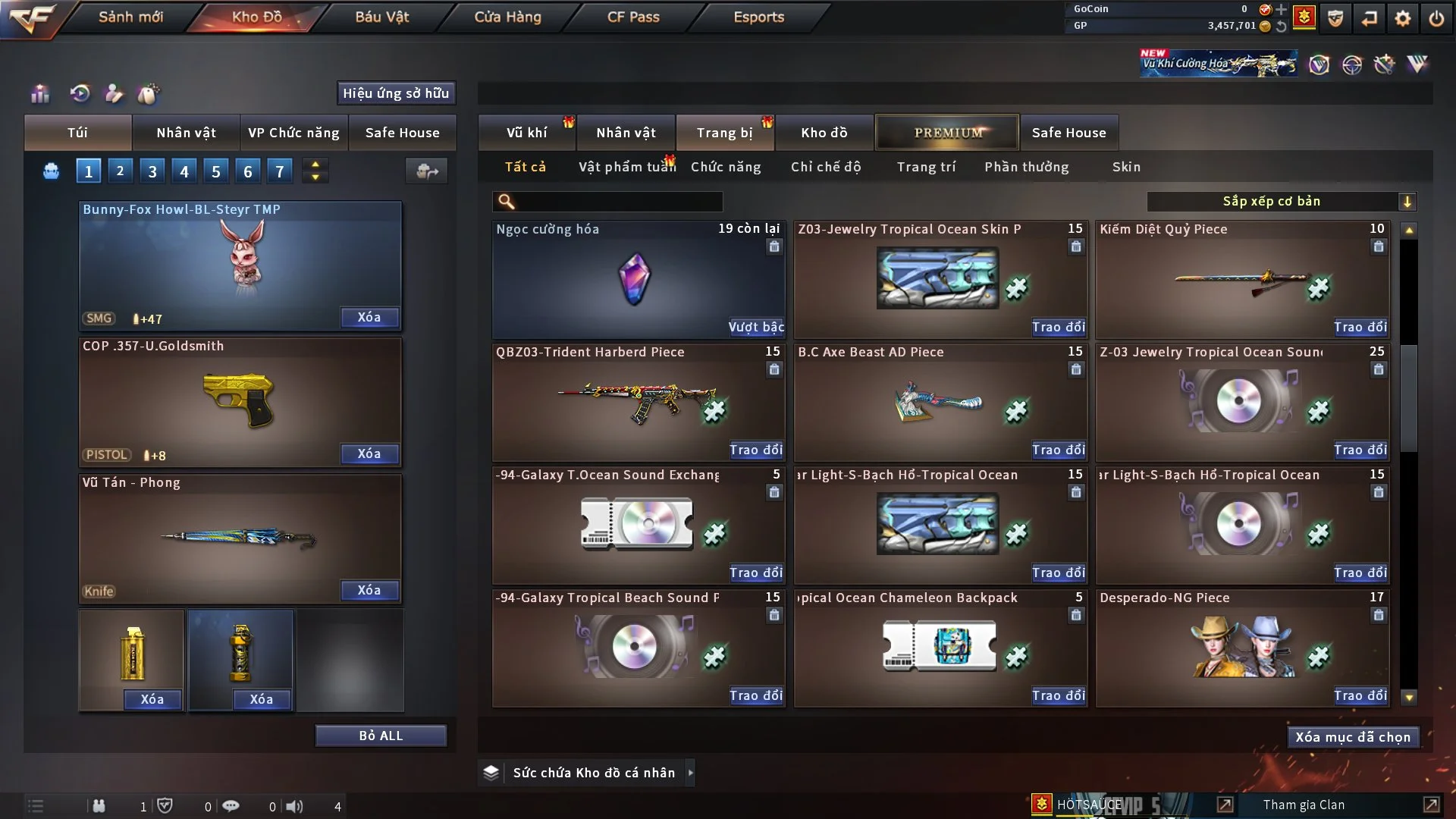Click Vượt bậc on Ngọc cường hóa

click(x=755, y=327)
